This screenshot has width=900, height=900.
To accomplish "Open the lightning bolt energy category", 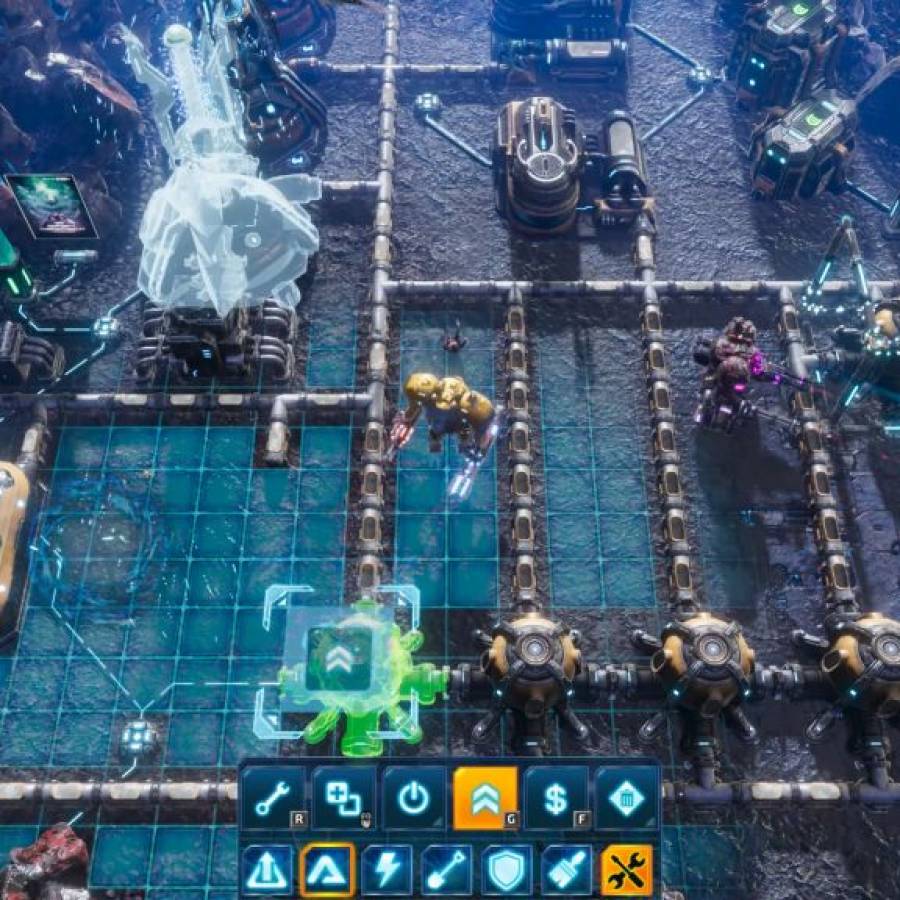I will click(x=387, y=870).
